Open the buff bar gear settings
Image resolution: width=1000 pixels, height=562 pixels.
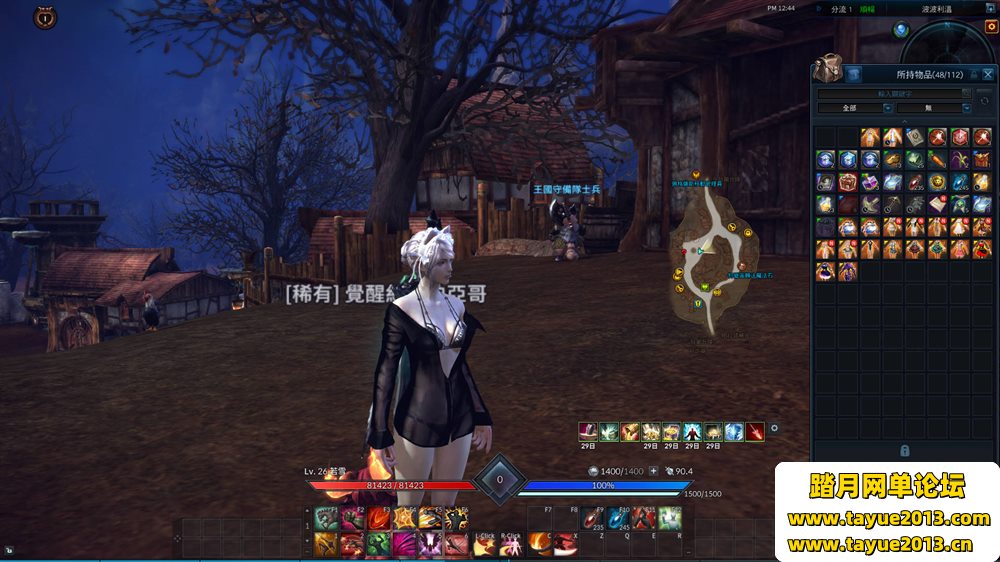pyautogui.click(x=774, y=428)
